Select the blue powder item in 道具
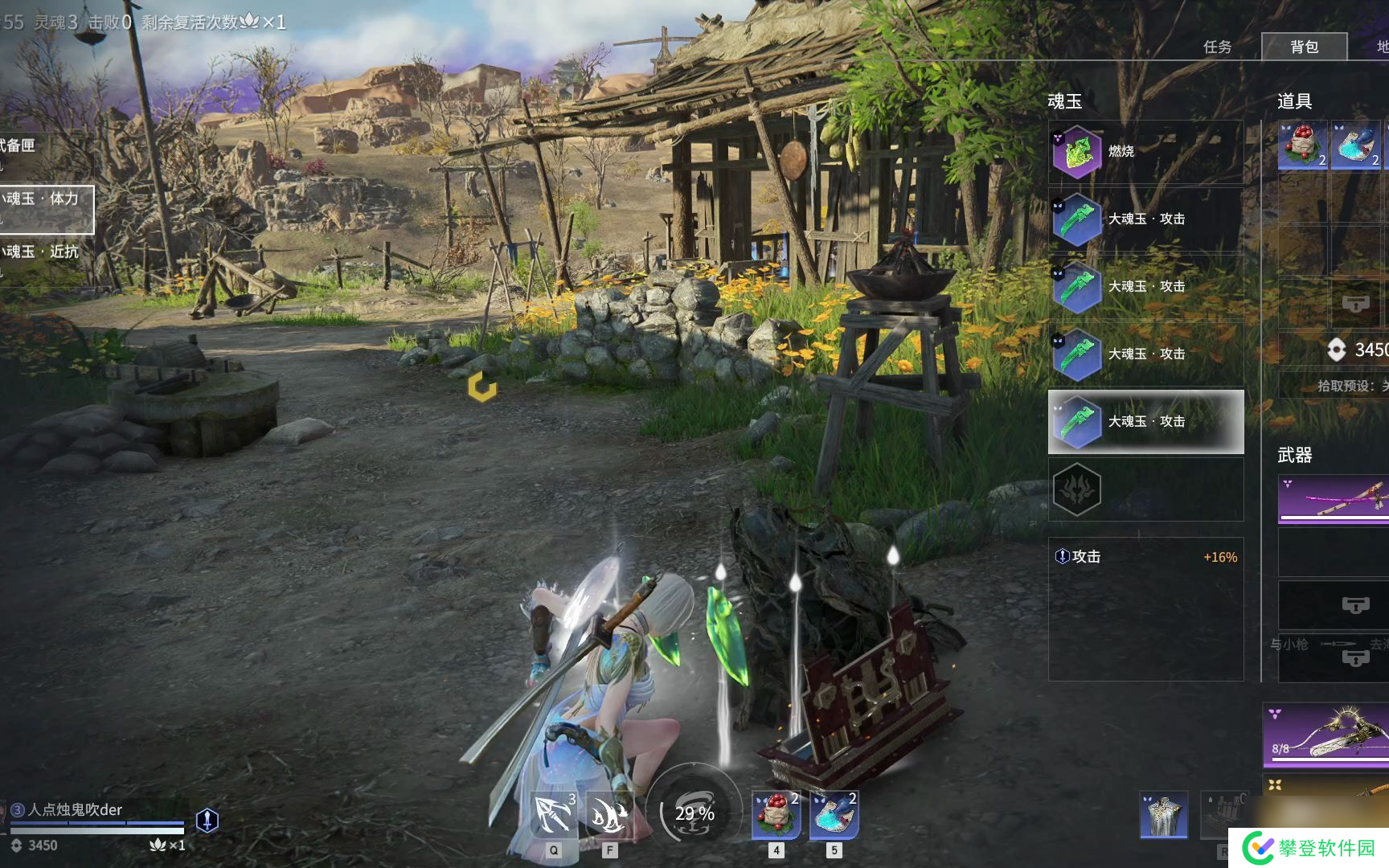The height and width of the screenshot is (868, 1389). pyautogui.click(x=1355, y=145)
